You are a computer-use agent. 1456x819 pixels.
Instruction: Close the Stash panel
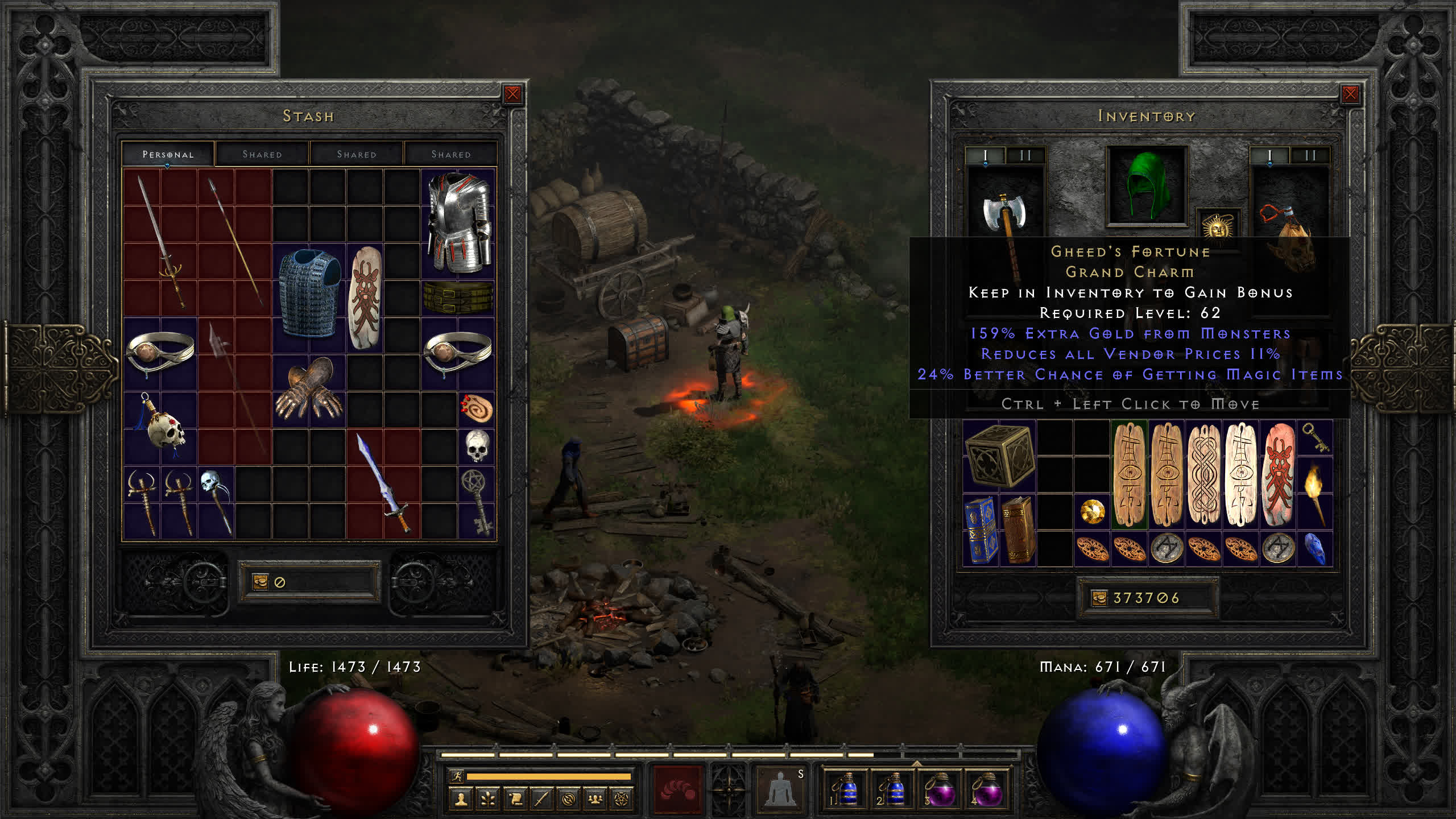pyautogui.click(x=512, y=94)
